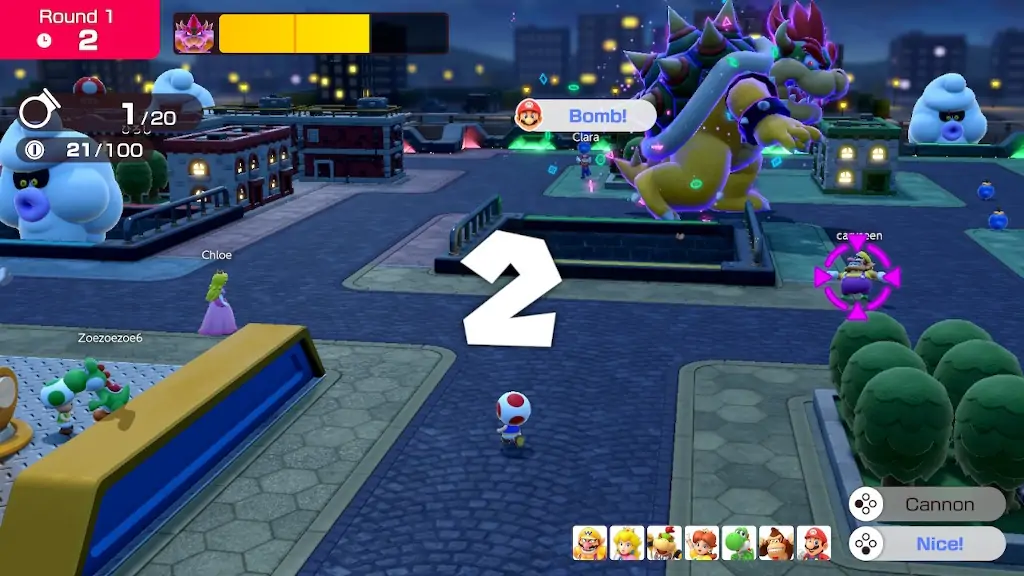Choose Peach's portrait in the player row
Screen dimensions: 1024x576
point(627,543)
